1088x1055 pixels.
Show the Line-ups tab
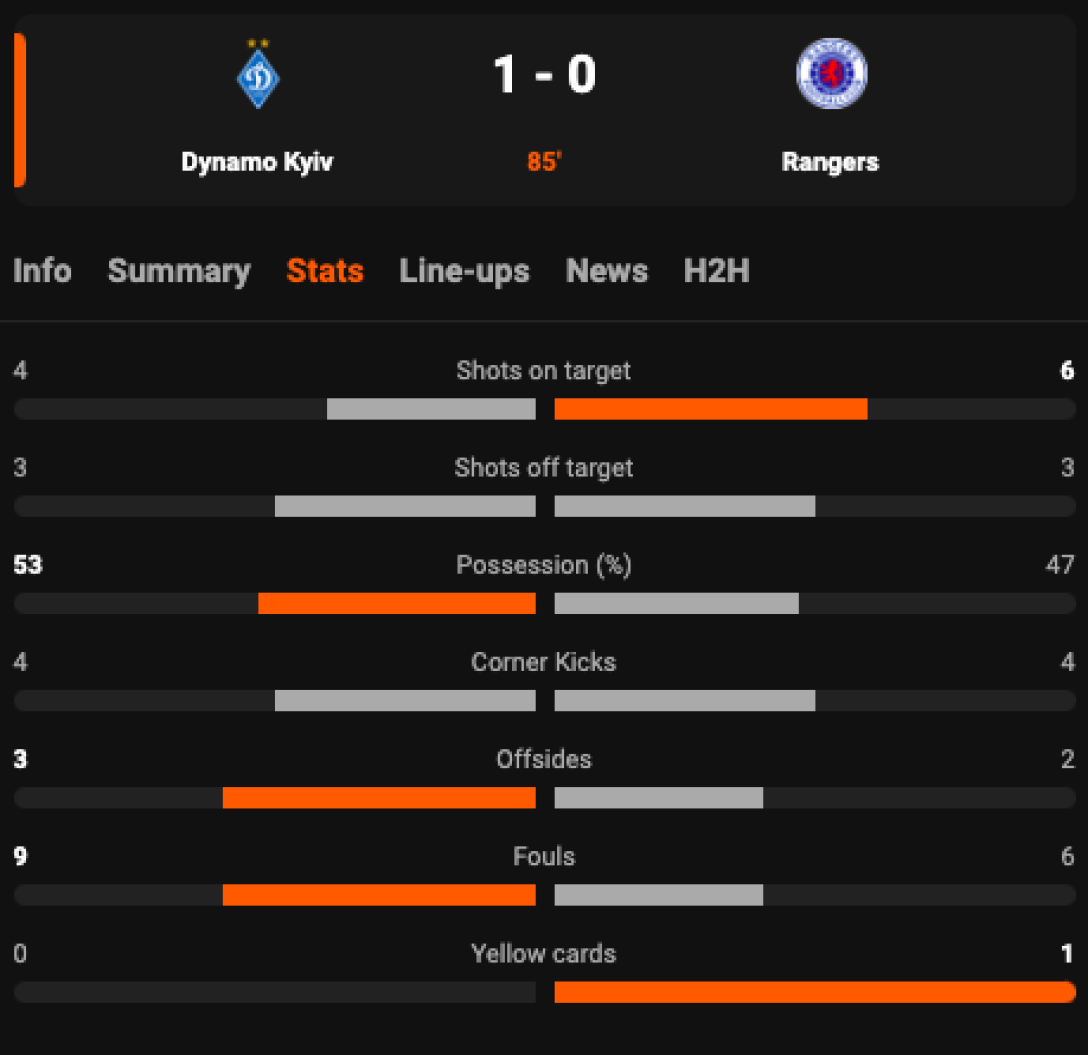coord(464,271)
